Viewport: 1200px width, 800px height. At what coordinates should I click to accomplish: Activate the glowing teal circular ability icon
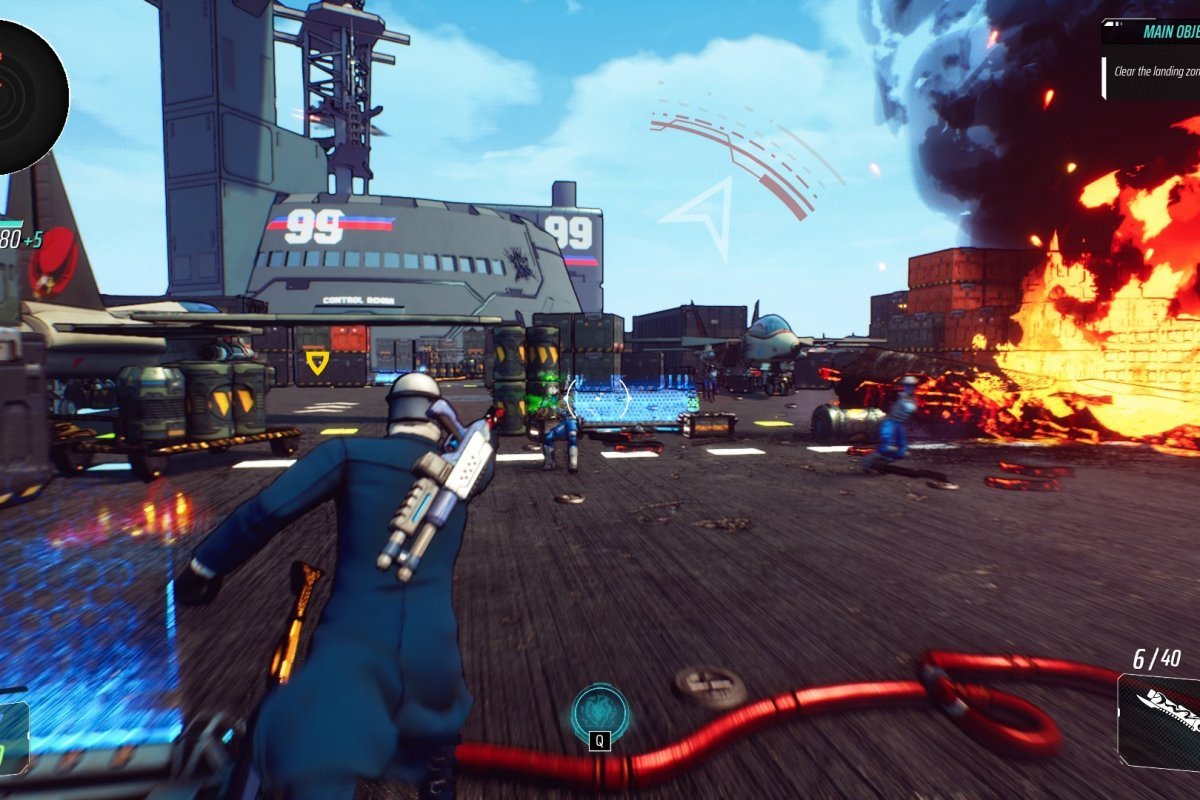point(600,712)
